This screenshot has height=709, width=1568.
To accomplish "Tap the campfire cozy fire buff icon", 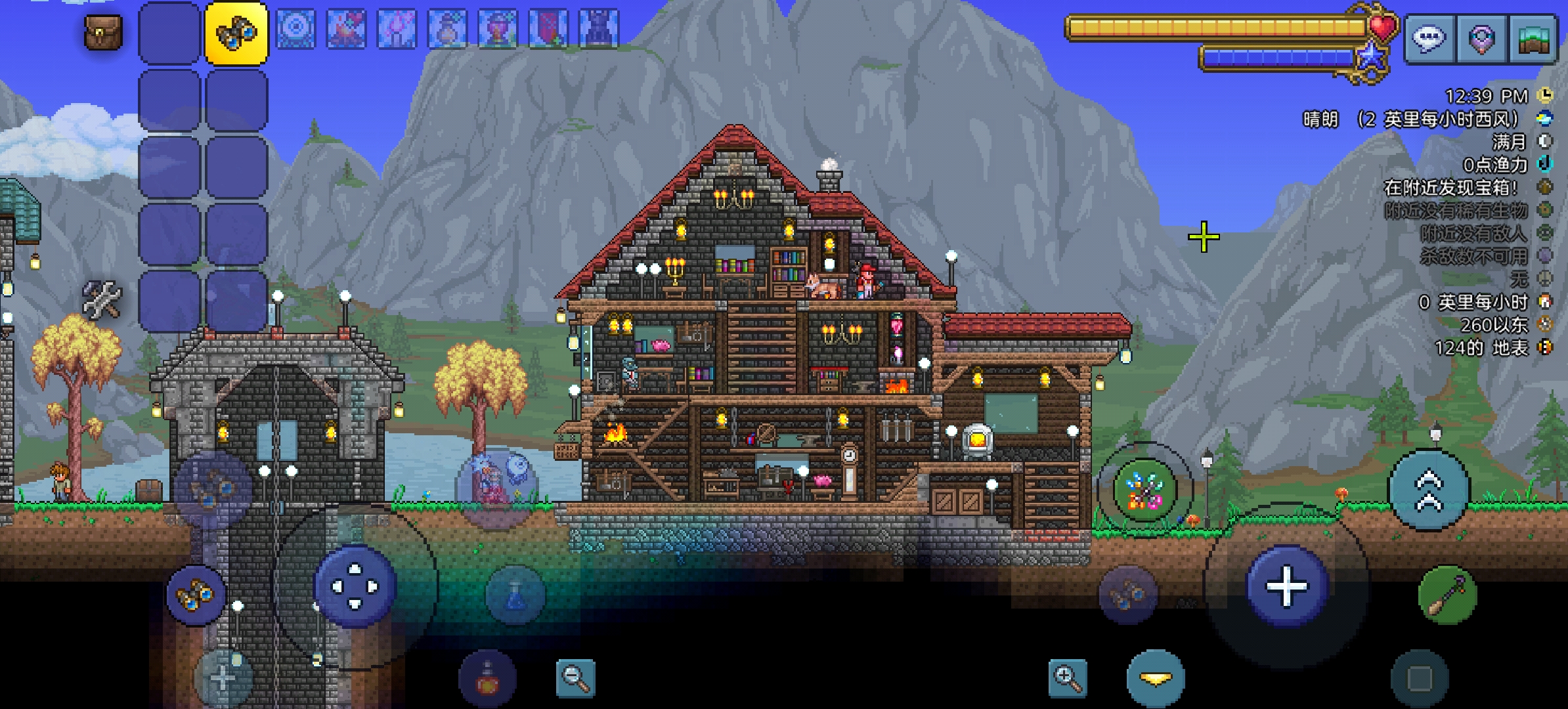I will [346, 30].
